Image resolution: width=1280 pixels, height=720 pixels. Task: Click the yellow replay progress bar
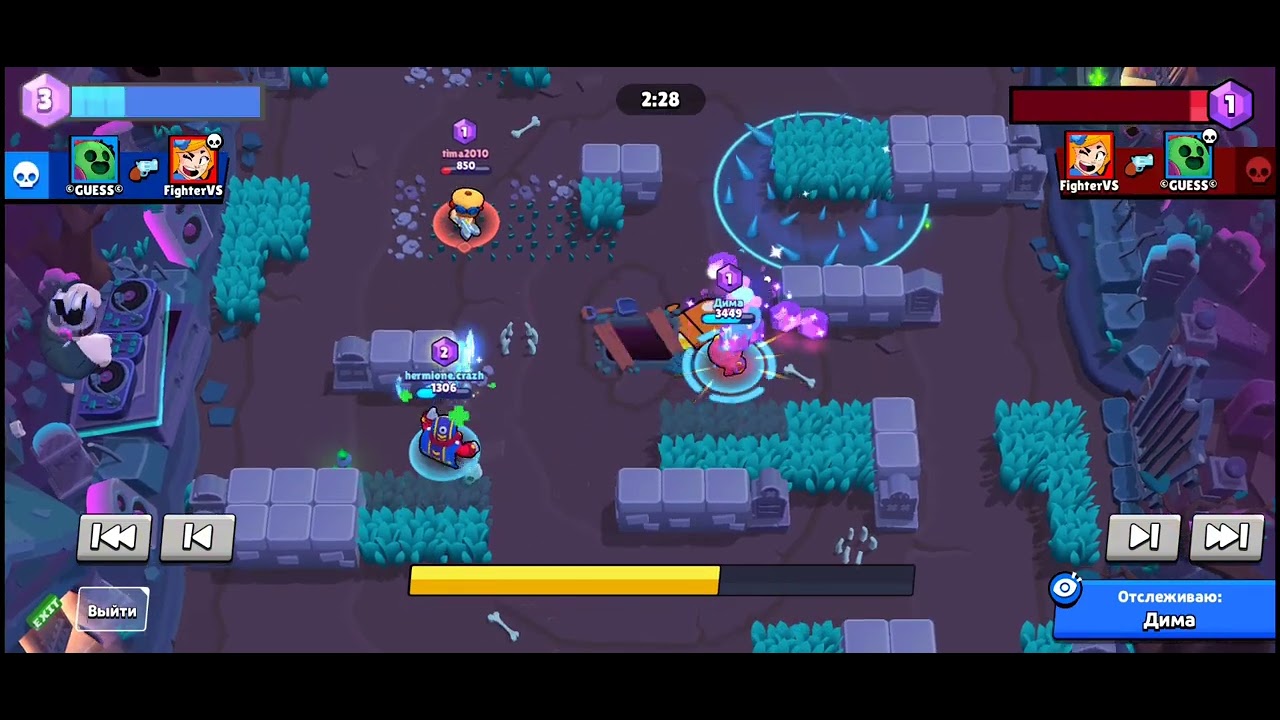click(x=560, y=580)
